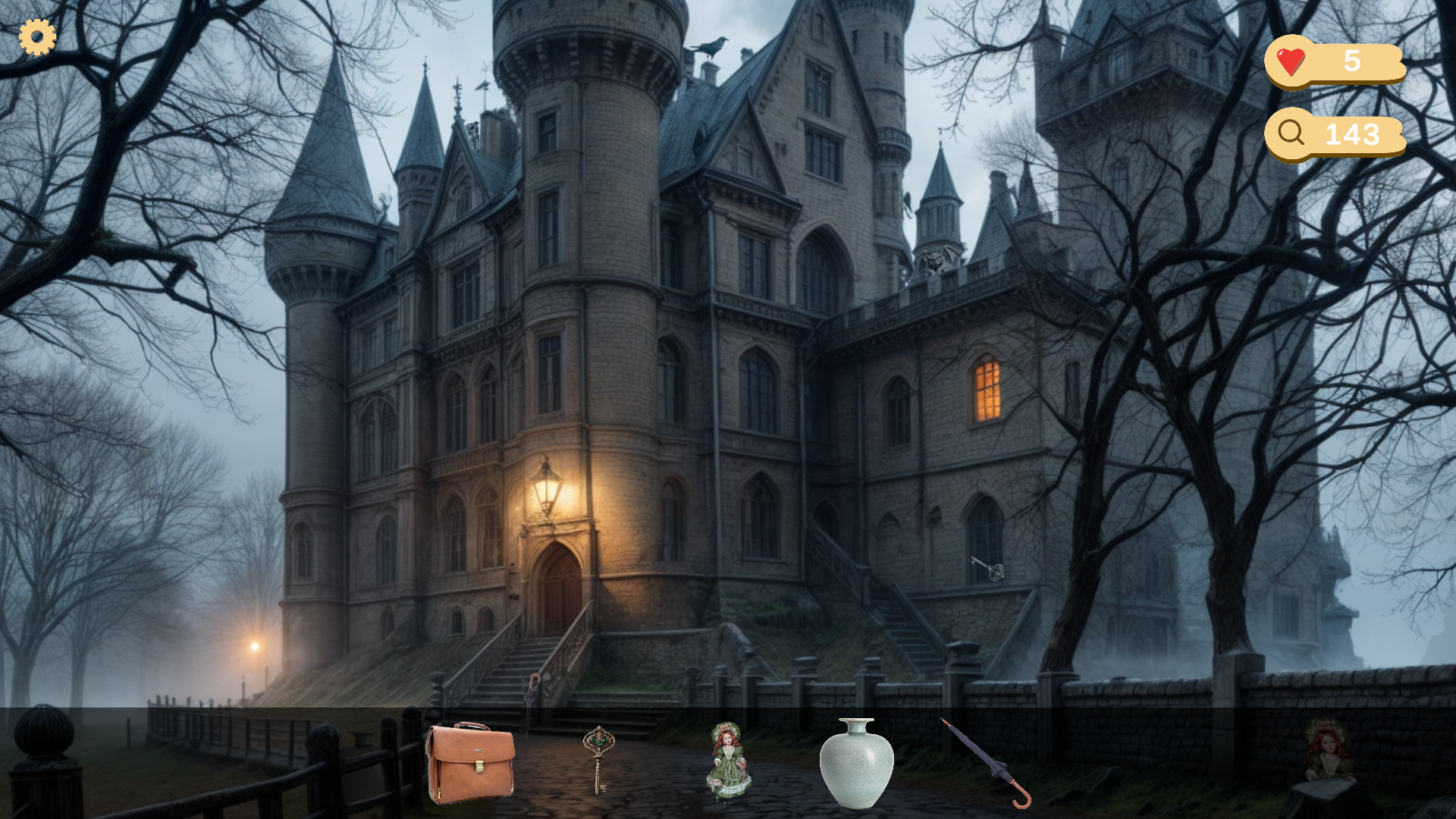Click the 143 hint counter label
Viewport: 1456px width, 819px height.
pos(1353,134)
